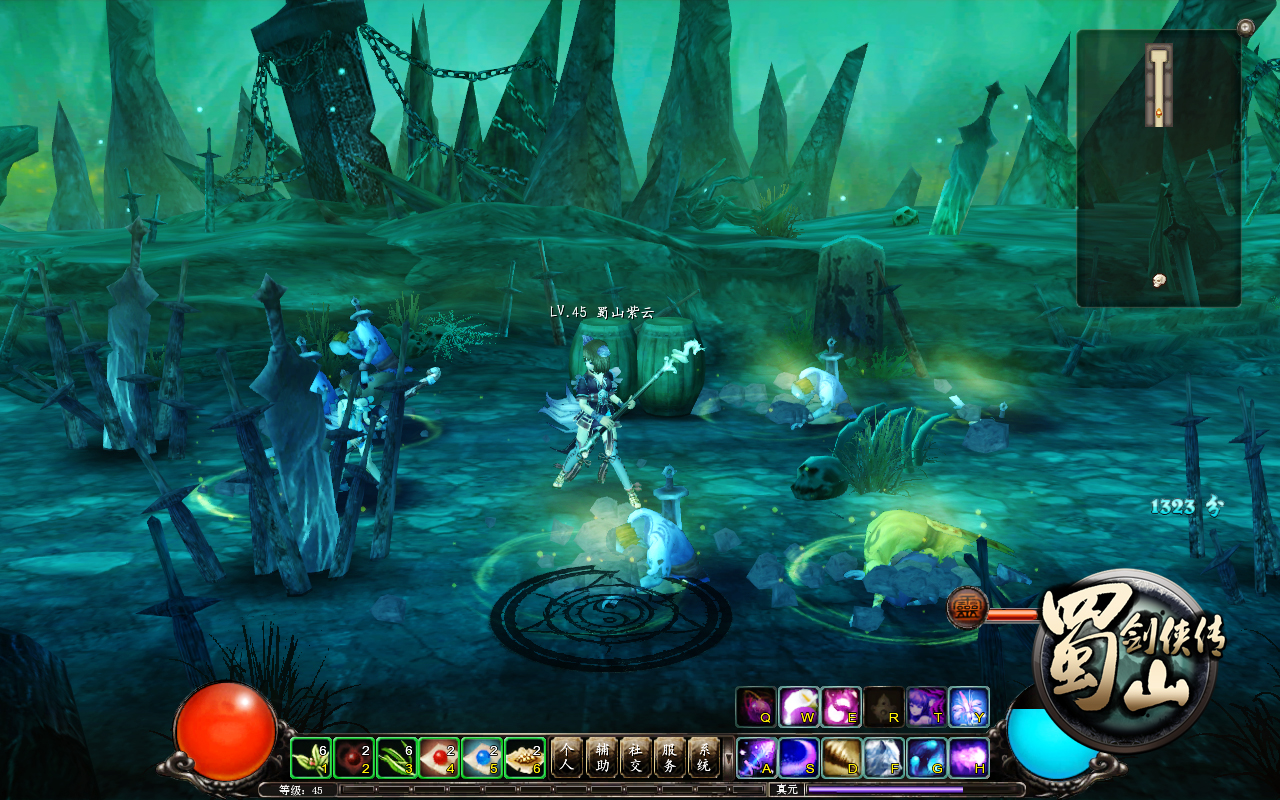The height and width of the screenshot is (800, 1280).
Task: Select the green leaves item in slot 3
Action: (397, 758)
